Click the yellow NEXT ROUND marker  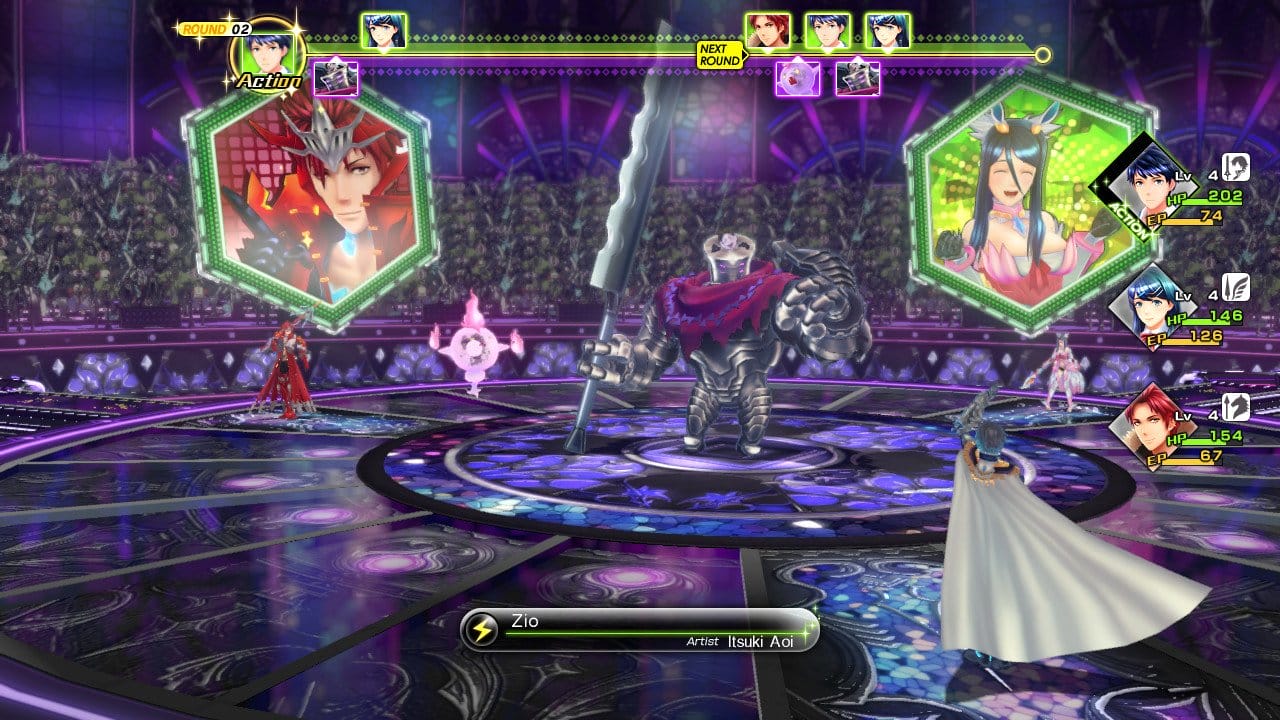point(720,55)
